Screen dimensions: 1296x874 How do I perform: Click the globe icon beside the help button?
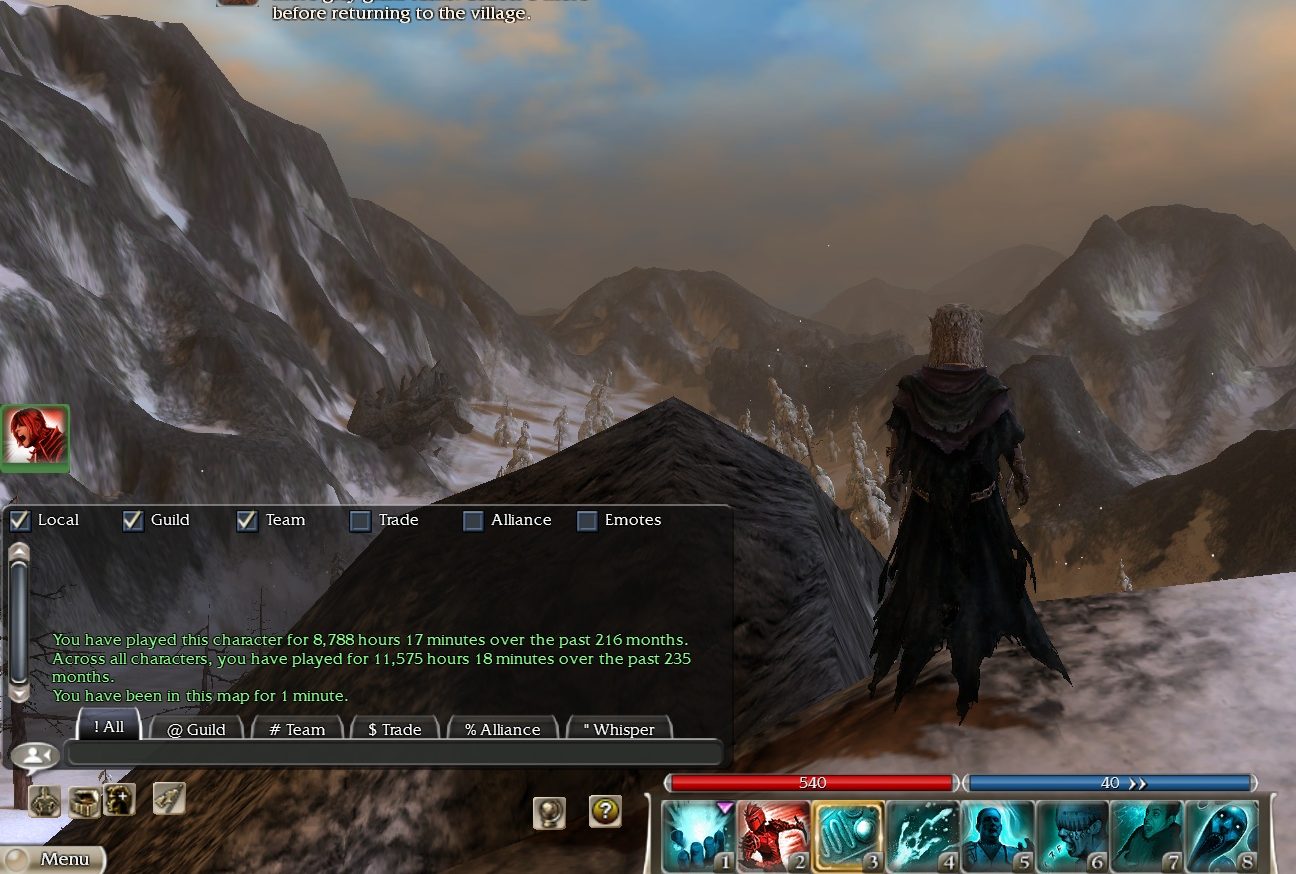point(549,812)
